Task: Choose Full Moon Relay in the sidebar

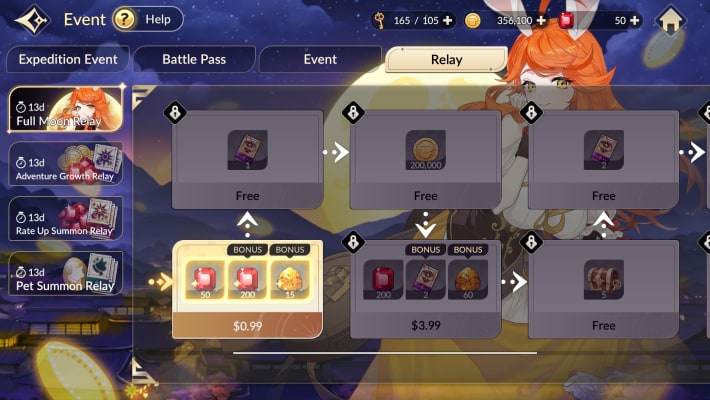Action: [x=66, y=110]
